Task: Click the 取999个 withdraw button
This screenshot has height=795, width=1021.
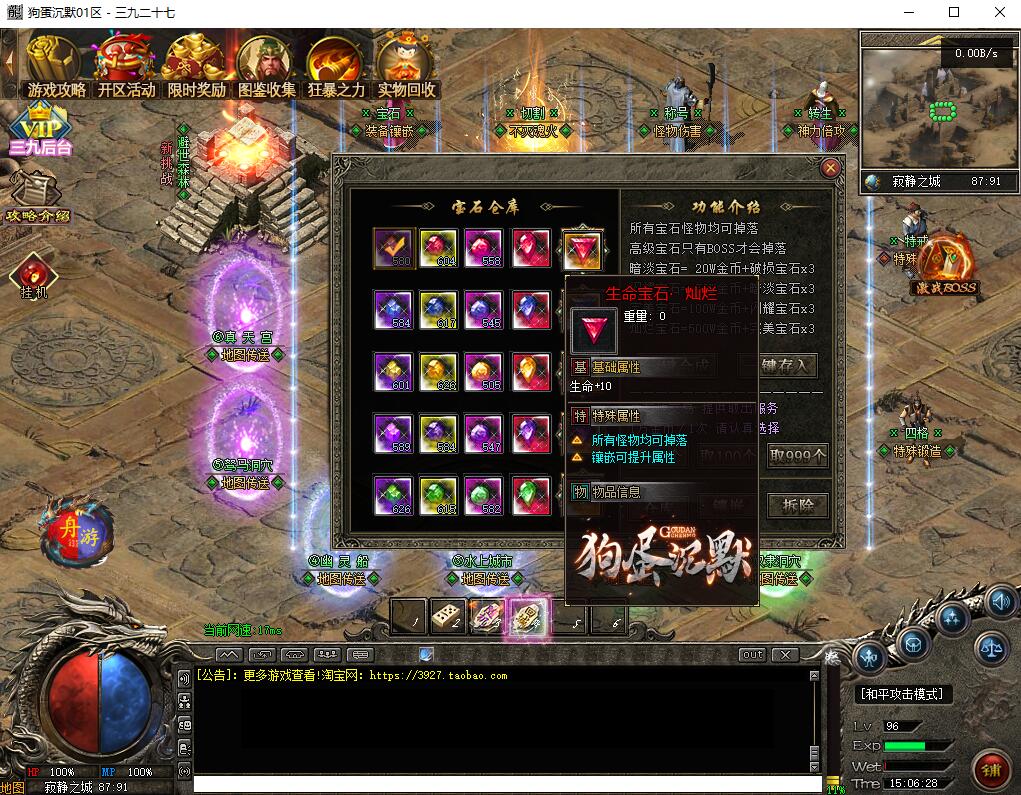Action: [798, 456]
